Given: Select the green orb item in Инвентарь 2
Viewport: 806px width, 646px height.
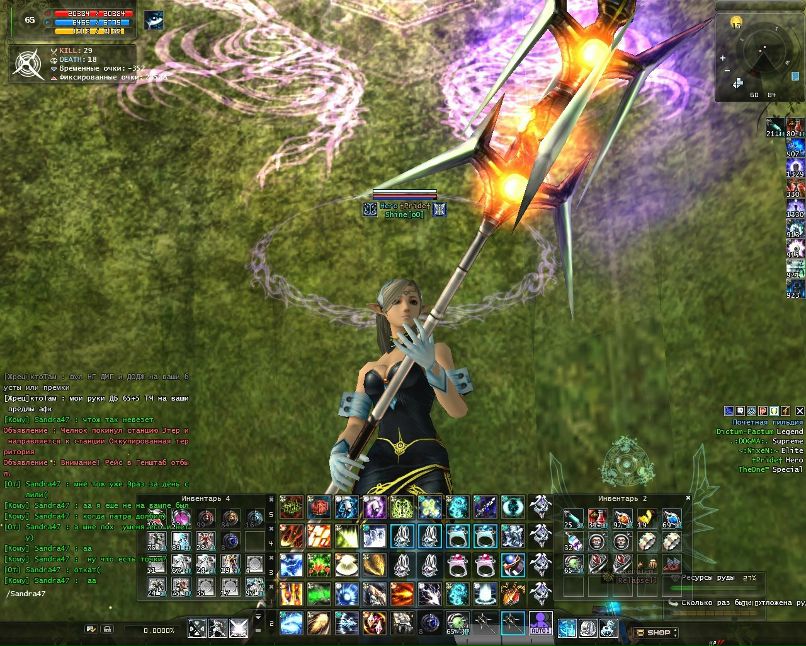Looking at the screenshot, I should [573, 563].
